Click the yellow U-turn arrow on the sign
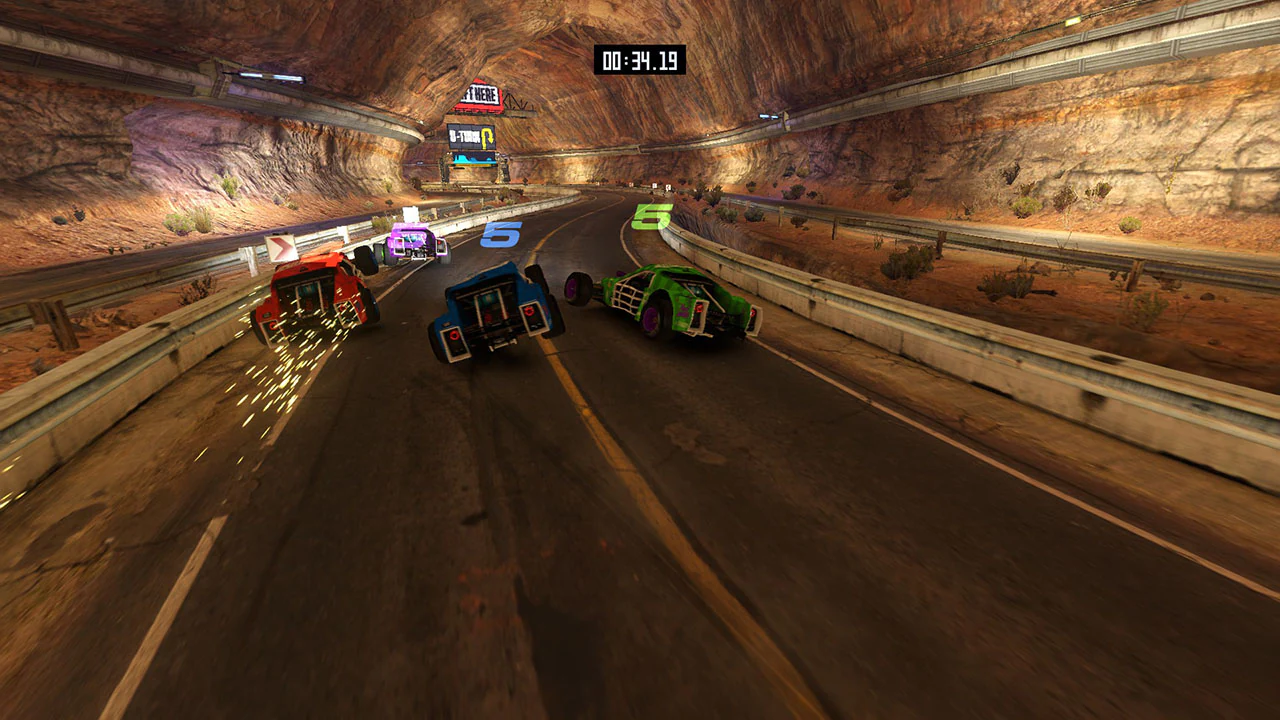 487,138
